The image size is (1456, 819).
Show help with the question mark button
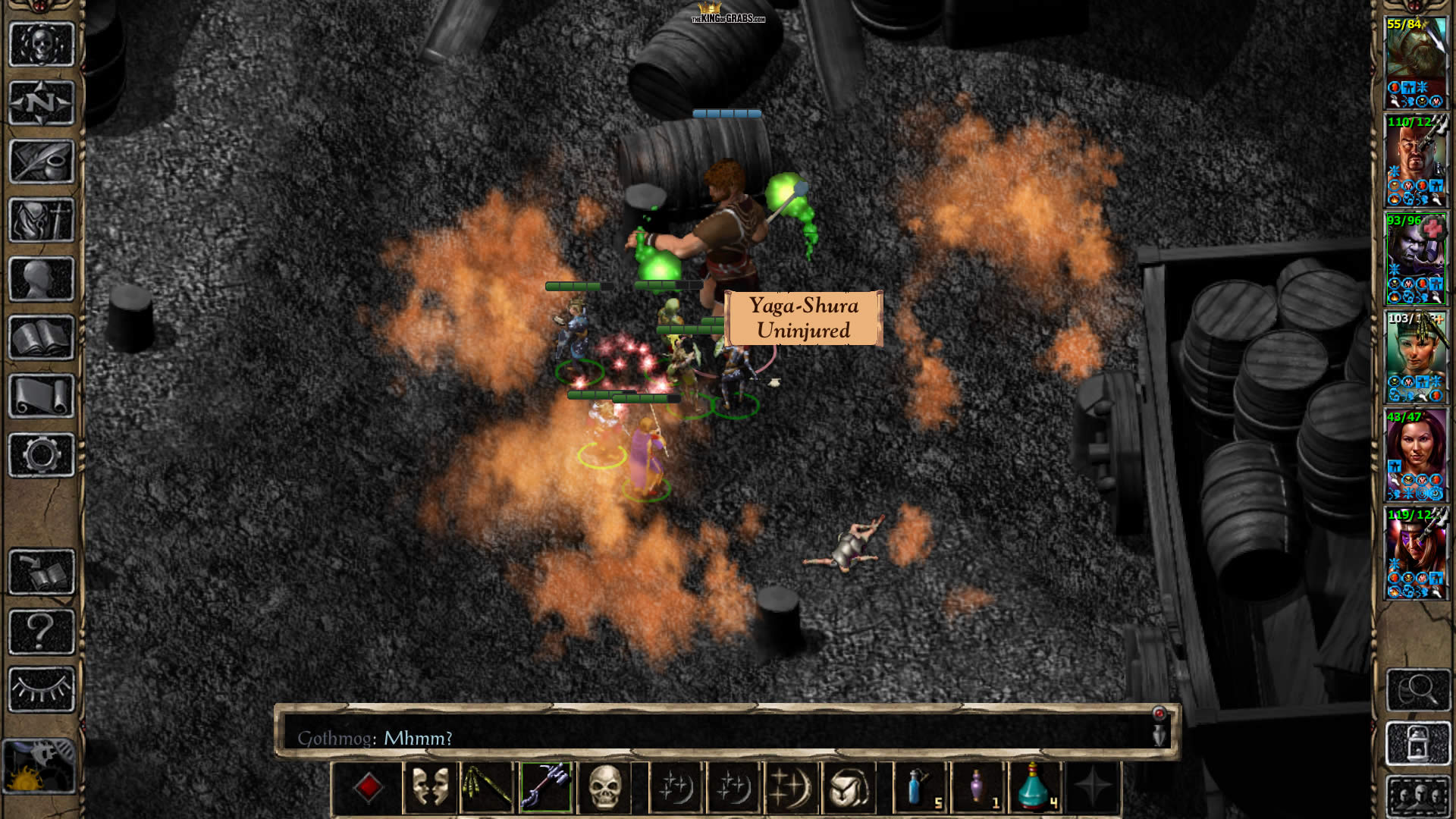point(42,631)
